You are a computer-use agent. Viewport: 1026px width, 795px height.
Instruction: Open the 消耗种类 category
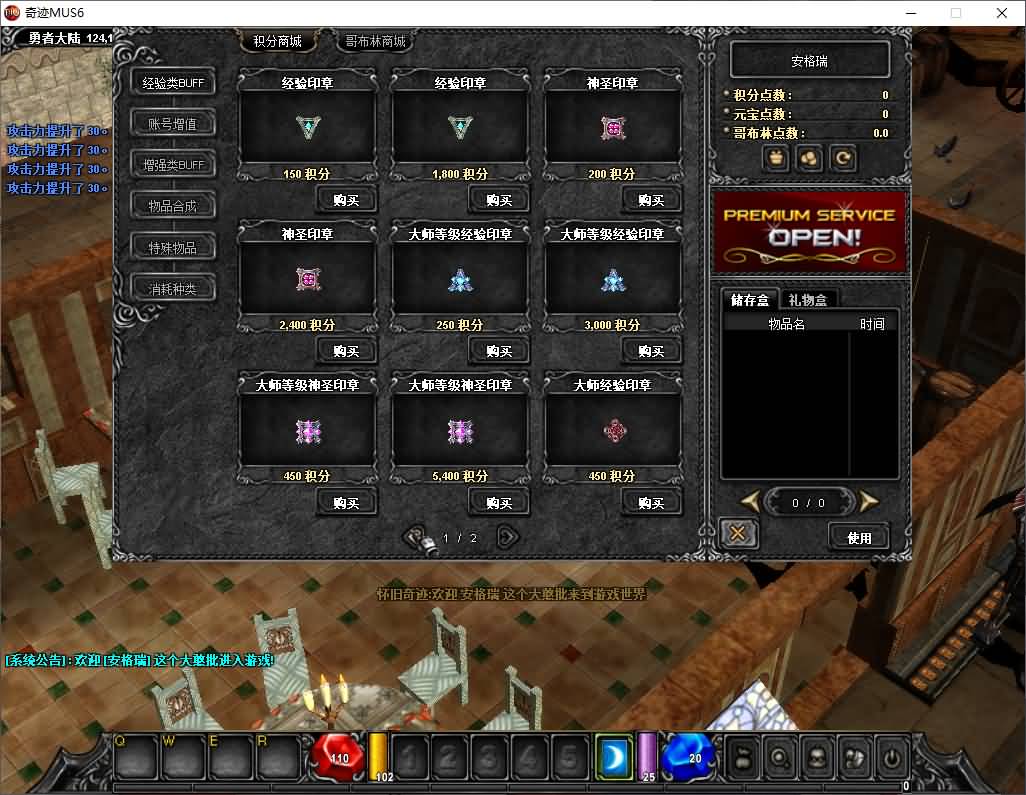173,289
